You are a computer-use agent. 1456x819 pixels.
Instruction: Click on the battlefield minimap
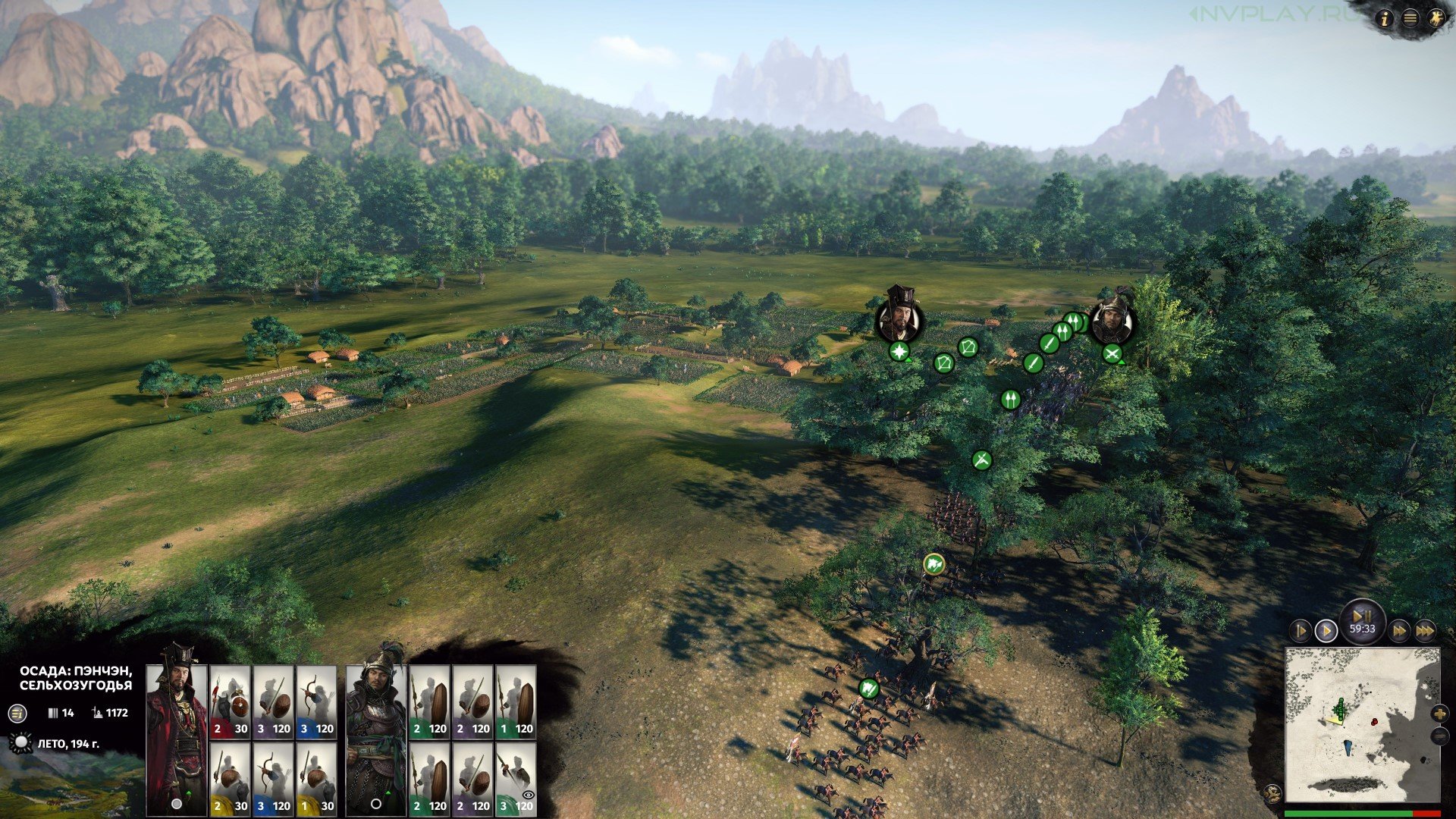(1361, 724)
